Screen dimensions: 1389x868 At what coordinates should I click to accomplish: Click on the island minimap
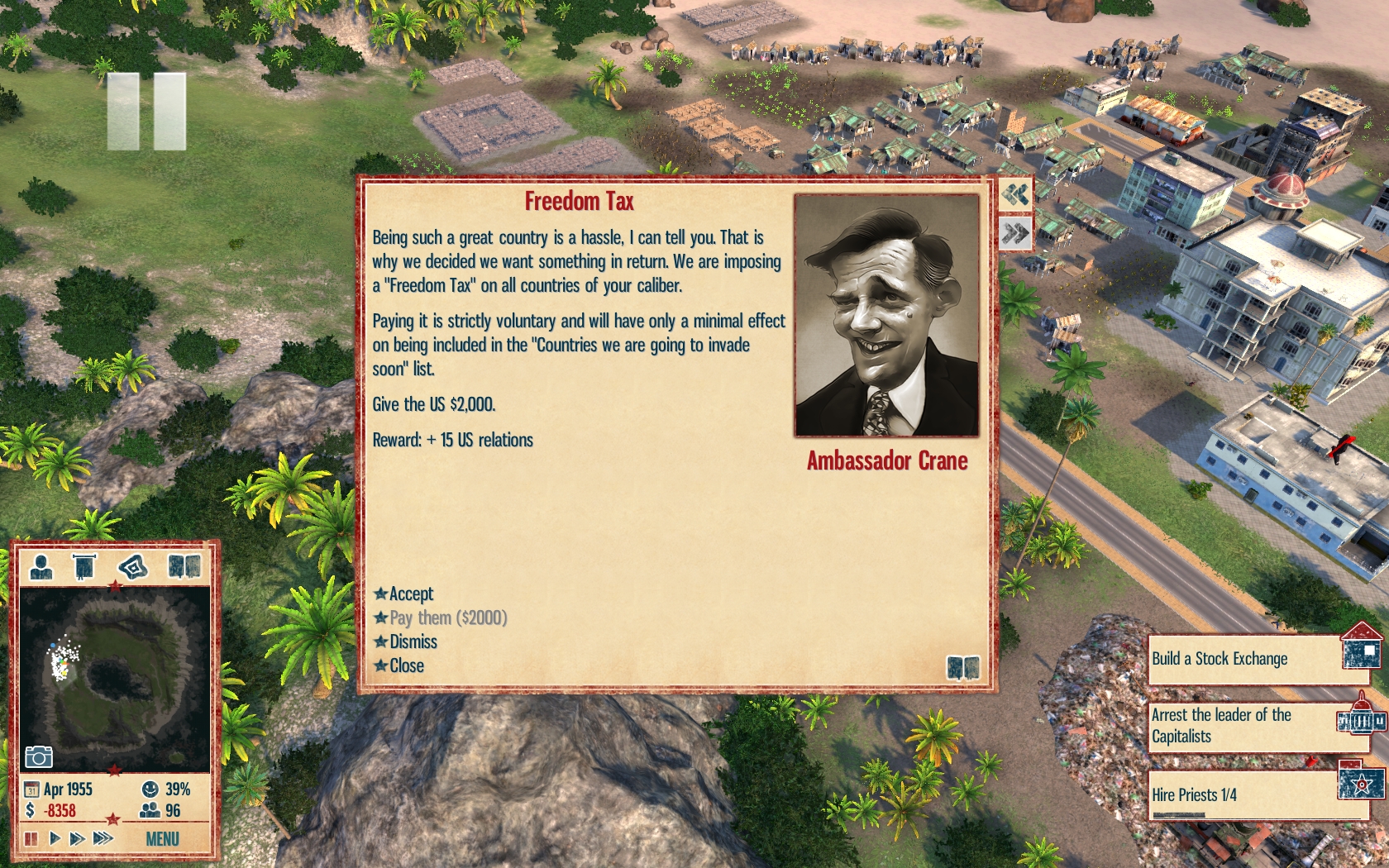[114, 678]
